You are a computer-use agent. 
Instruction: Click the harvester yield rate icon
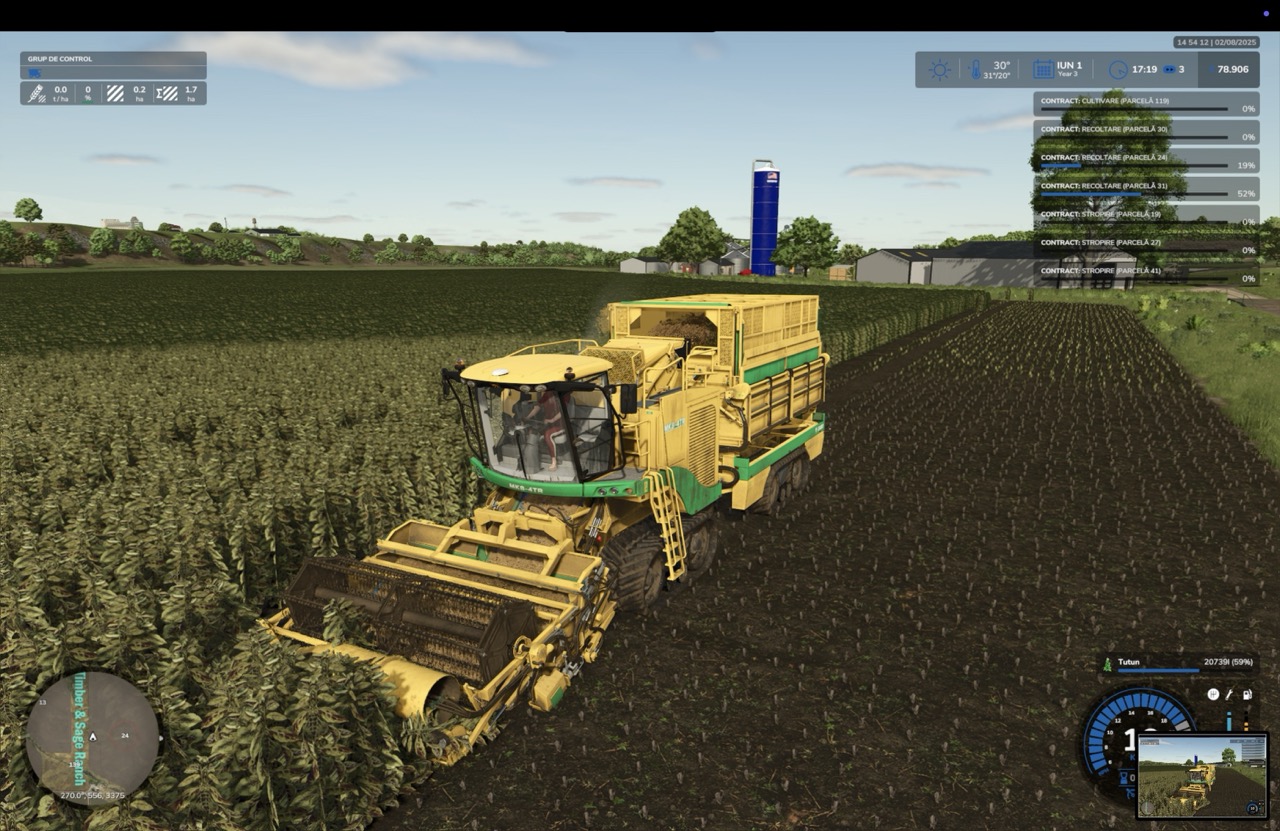point(37,92)
